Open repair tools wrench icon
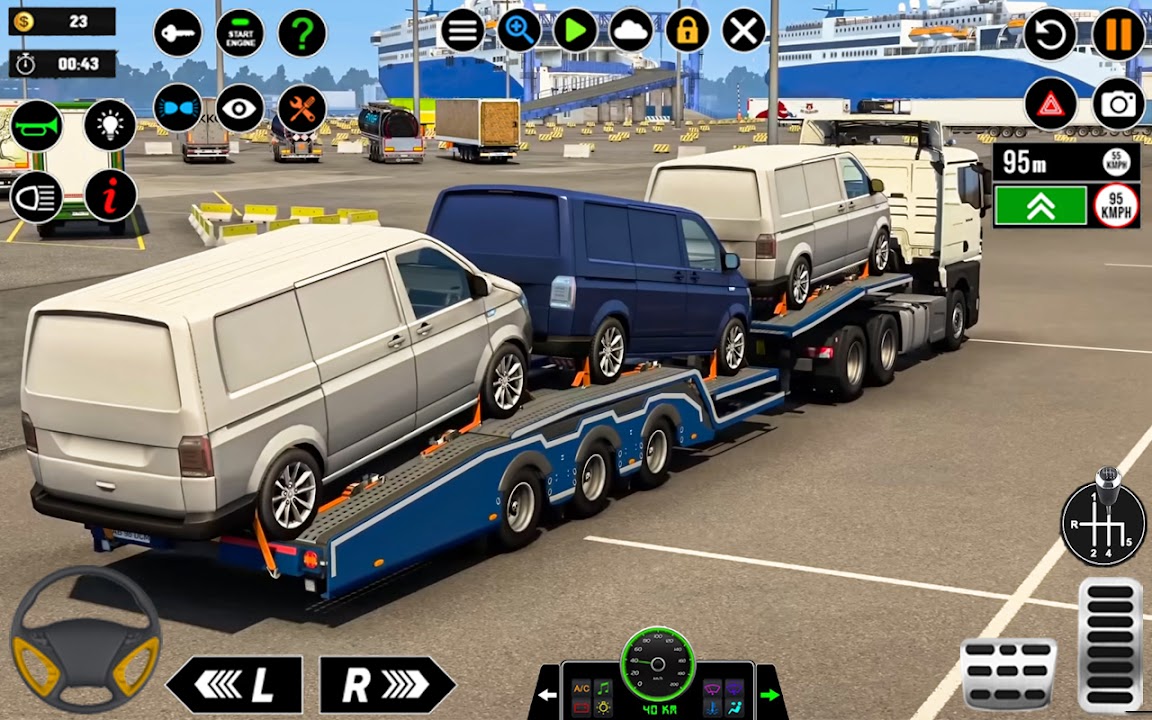This screenshot has height=720, width=1152. [x=302, y=108]
